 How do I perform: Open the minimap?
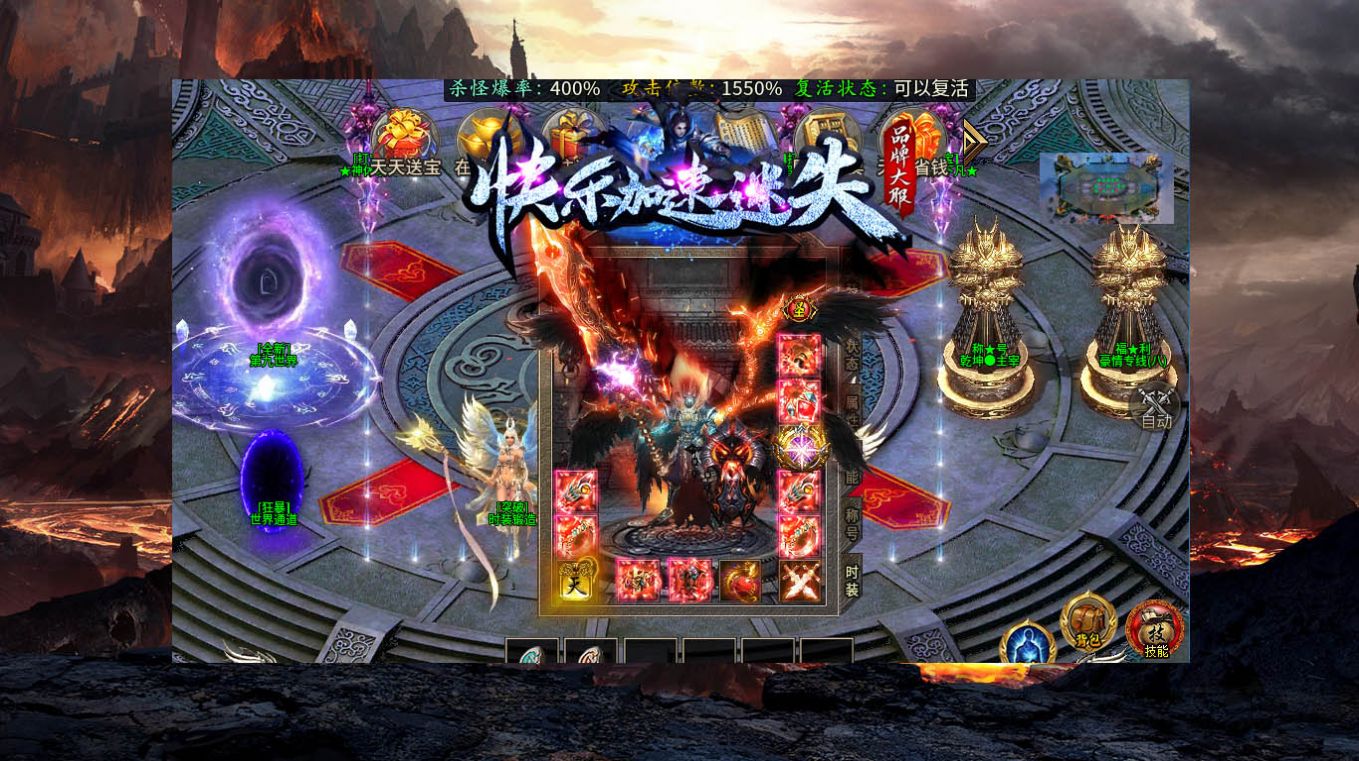(1106, 187)
